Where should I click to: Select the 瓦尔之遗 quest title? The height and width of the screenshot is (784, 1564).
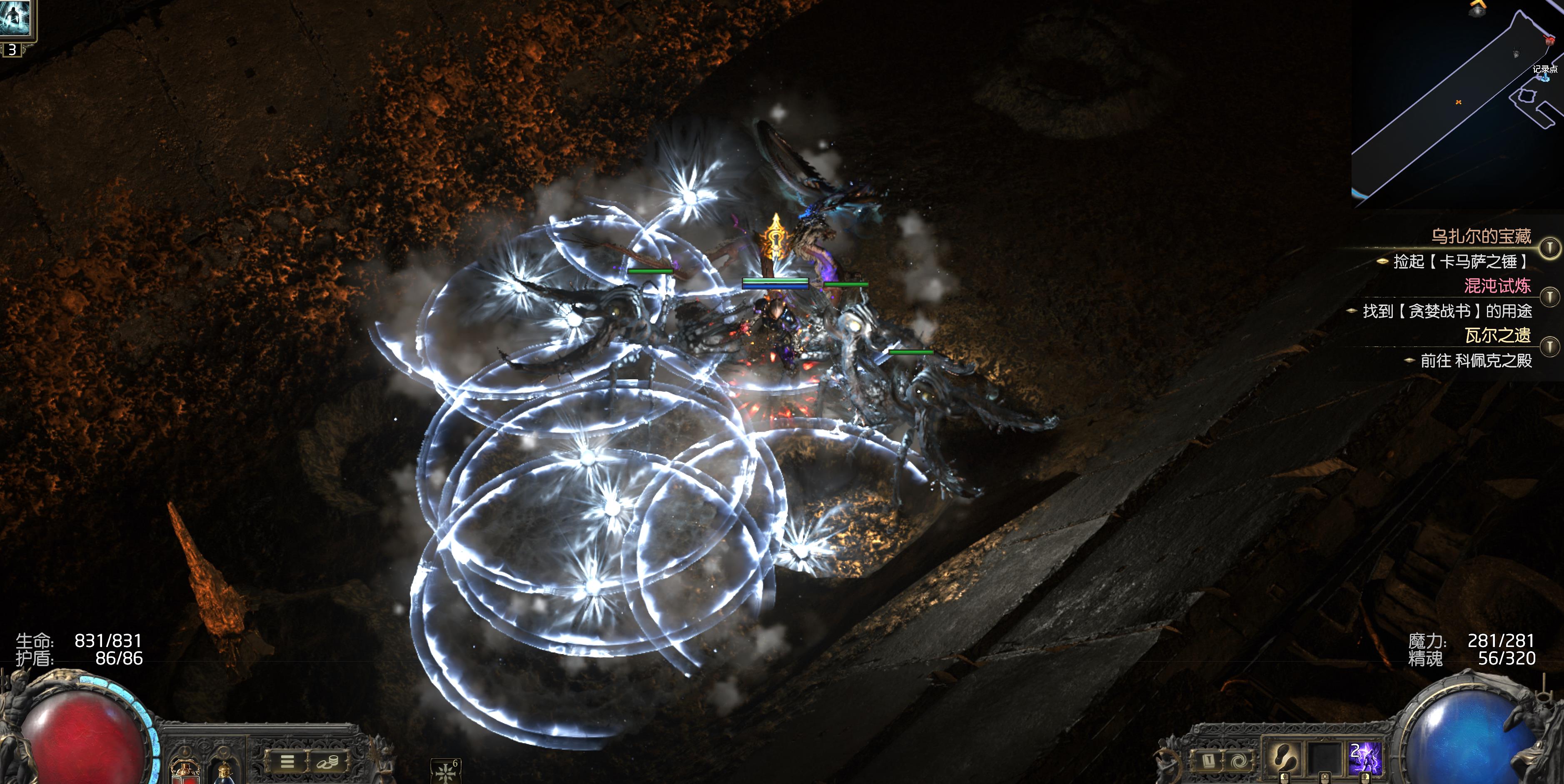[1497, 335]
